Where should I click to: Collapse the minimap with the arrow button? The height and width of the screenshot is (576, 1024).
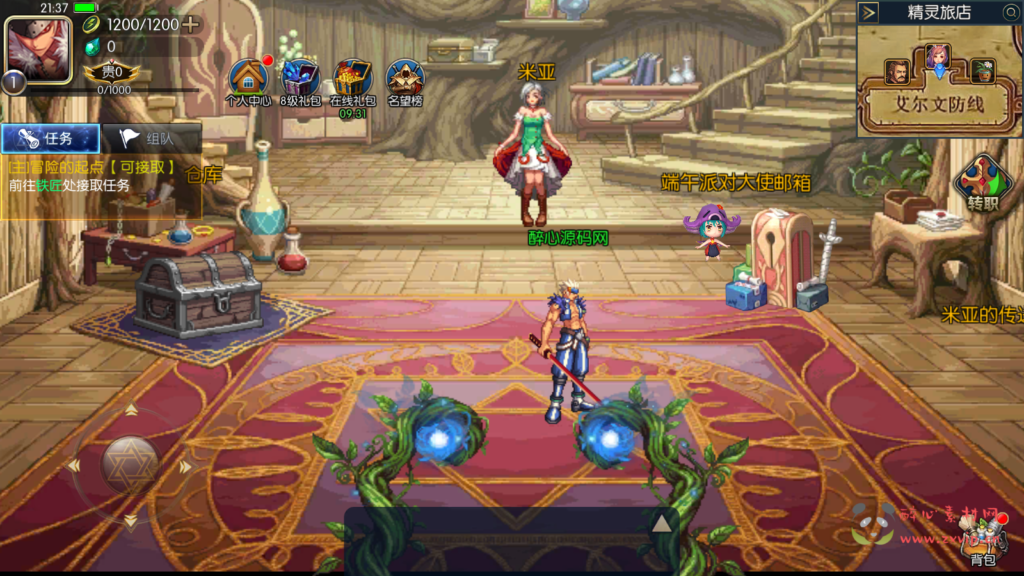pos(869,12)
